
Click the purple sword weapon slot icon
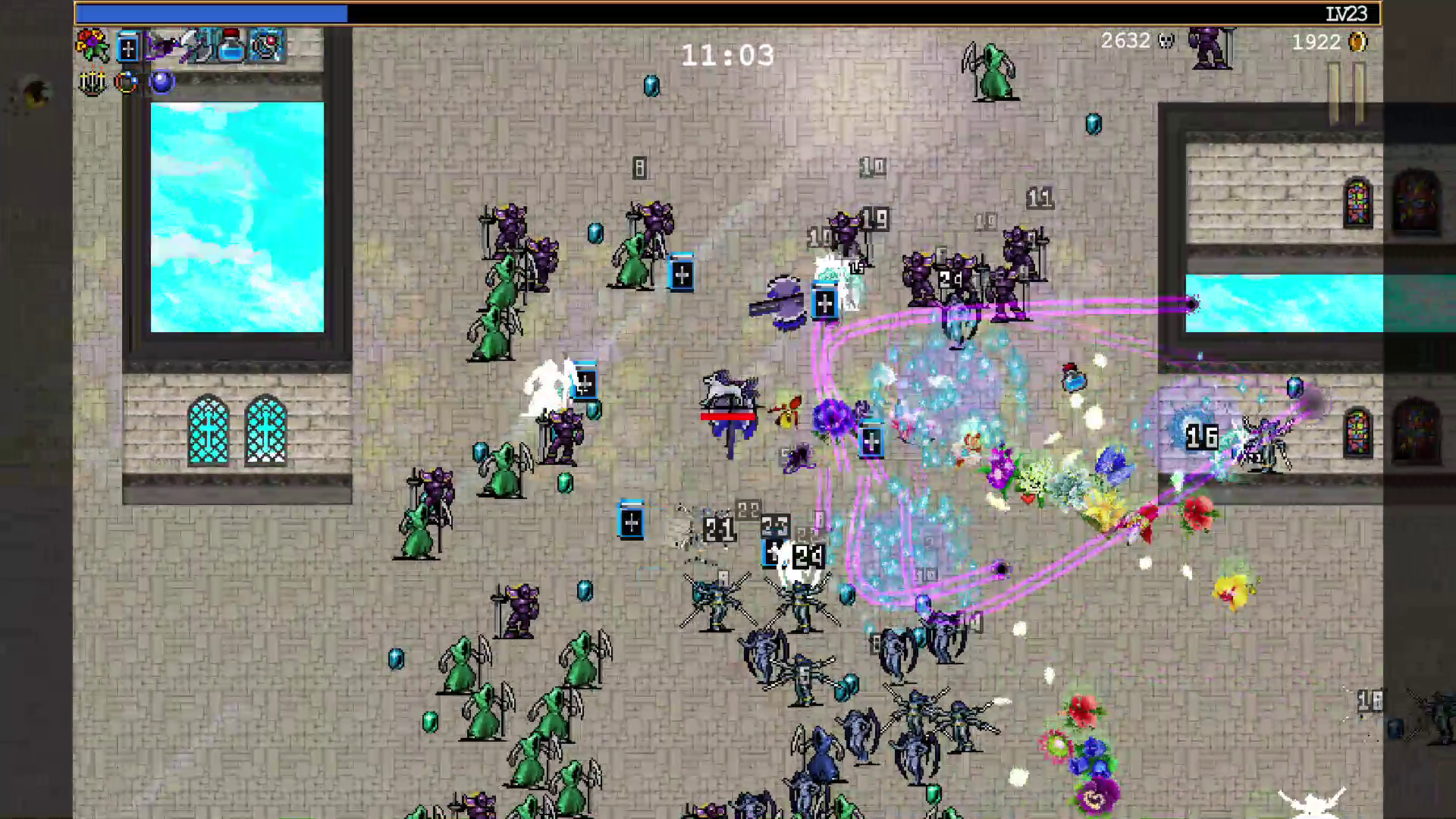pyautogui.click(x=163, y=47)
